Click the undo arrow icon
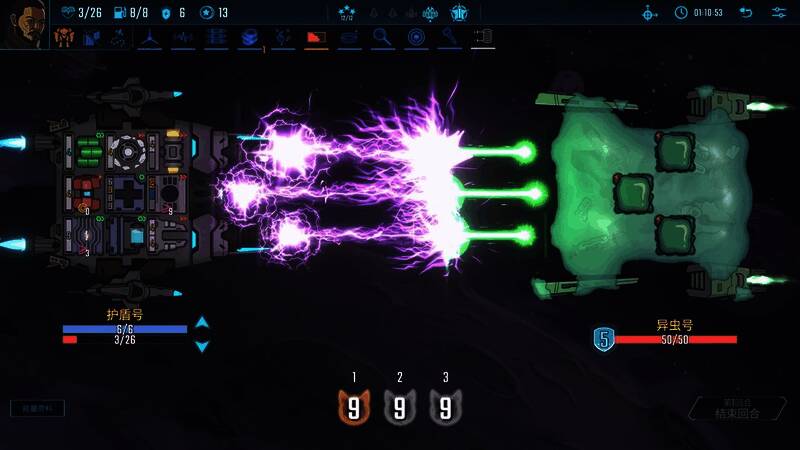The width and height of the screenshot is (800, 450). [x=746, y=13]
